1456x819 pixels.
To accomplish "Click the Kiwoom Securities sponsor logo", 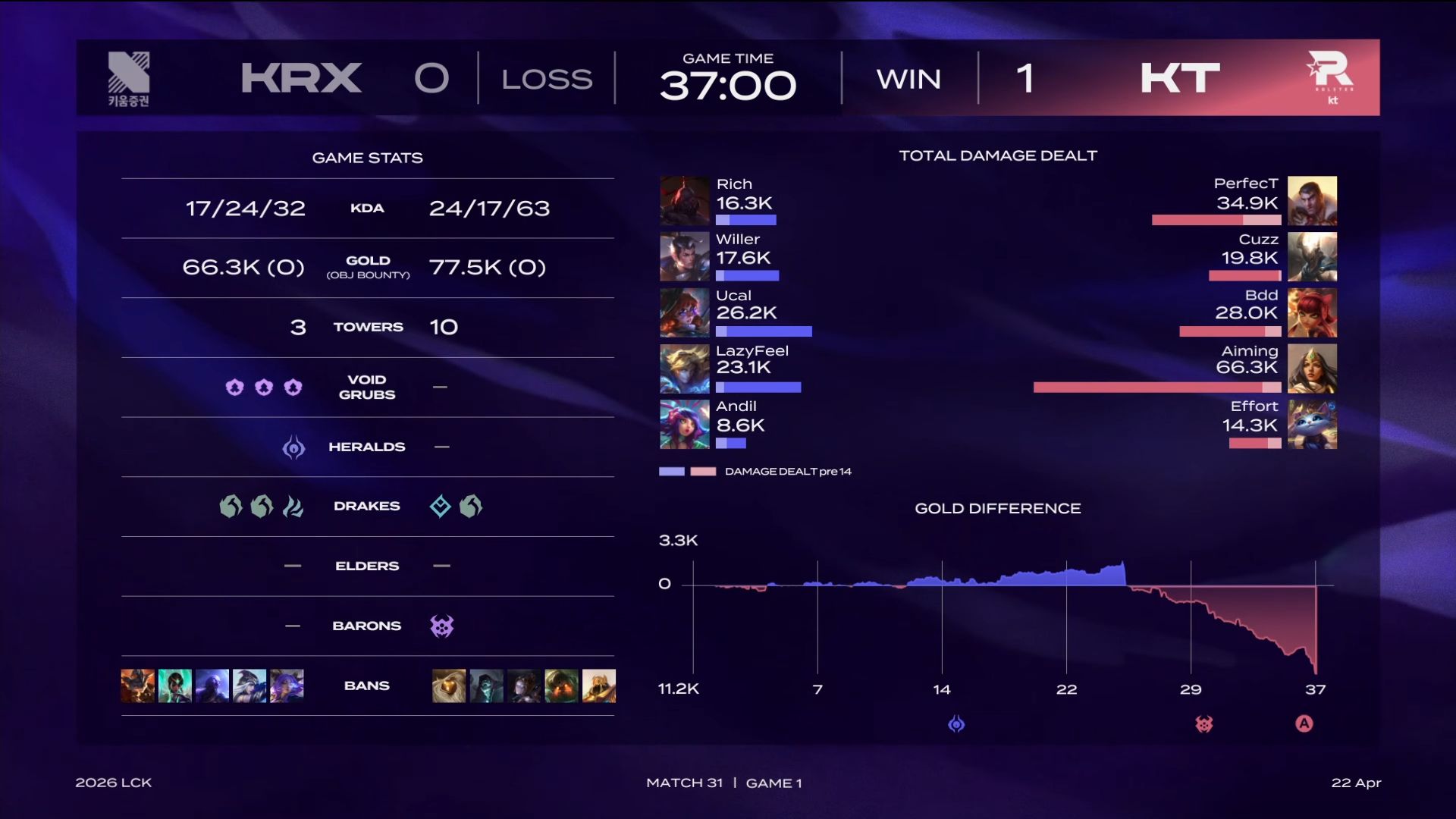I will (130, 78).
